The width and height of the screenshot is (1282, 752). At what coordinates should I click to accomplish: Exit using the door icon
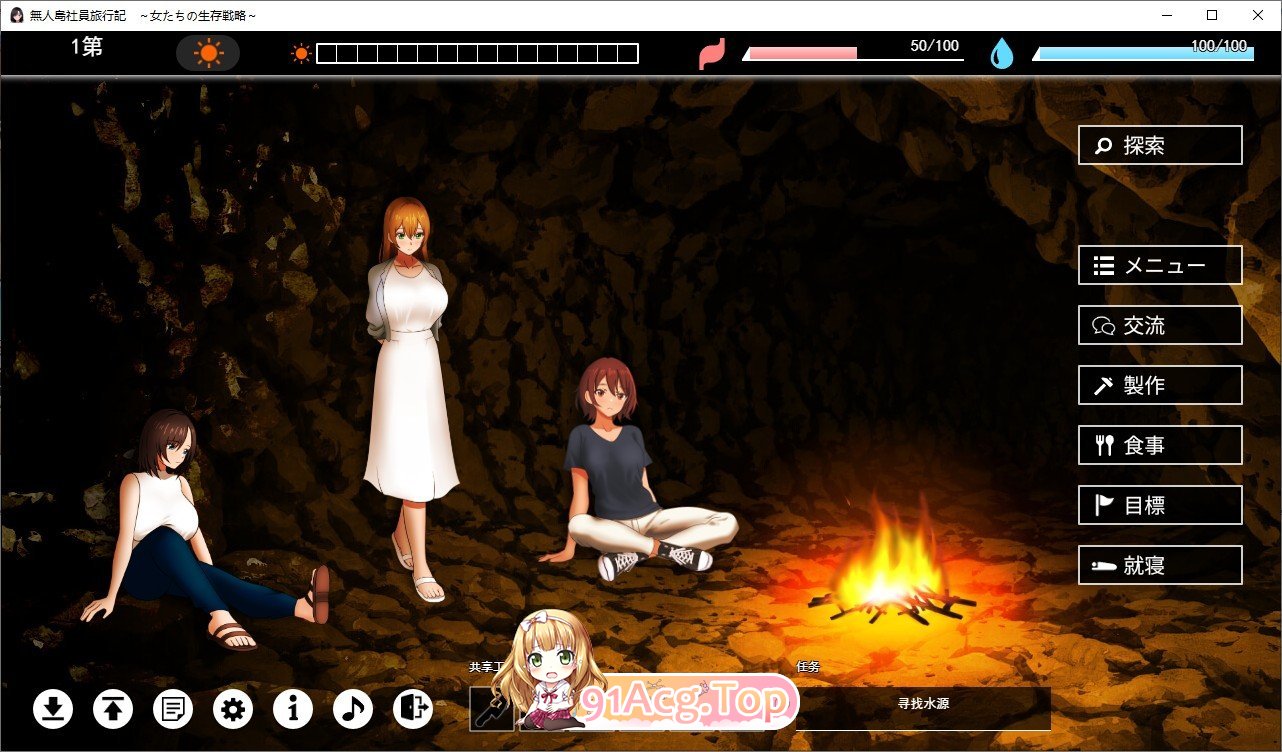[413, 709]
